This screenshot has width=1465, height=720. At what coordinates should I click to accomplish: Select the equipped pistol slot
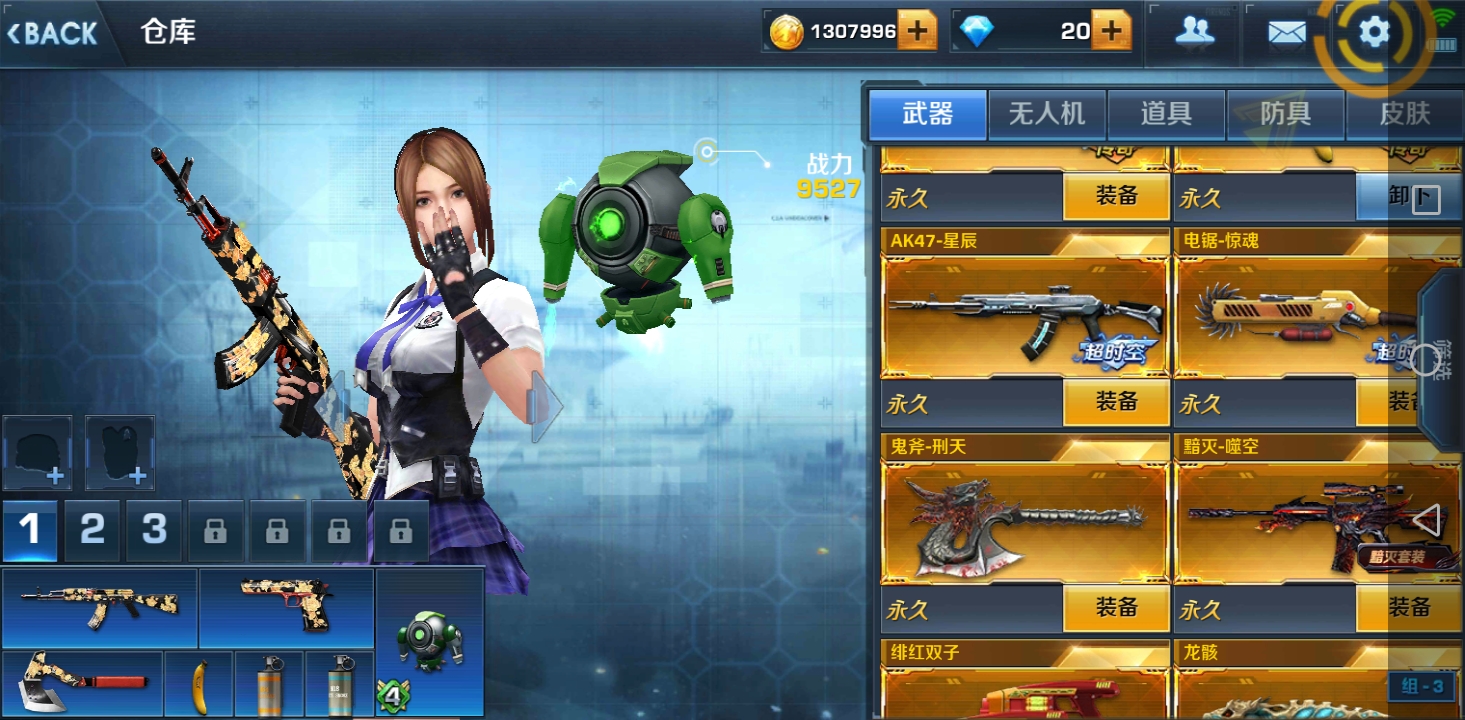pos(286,607)
